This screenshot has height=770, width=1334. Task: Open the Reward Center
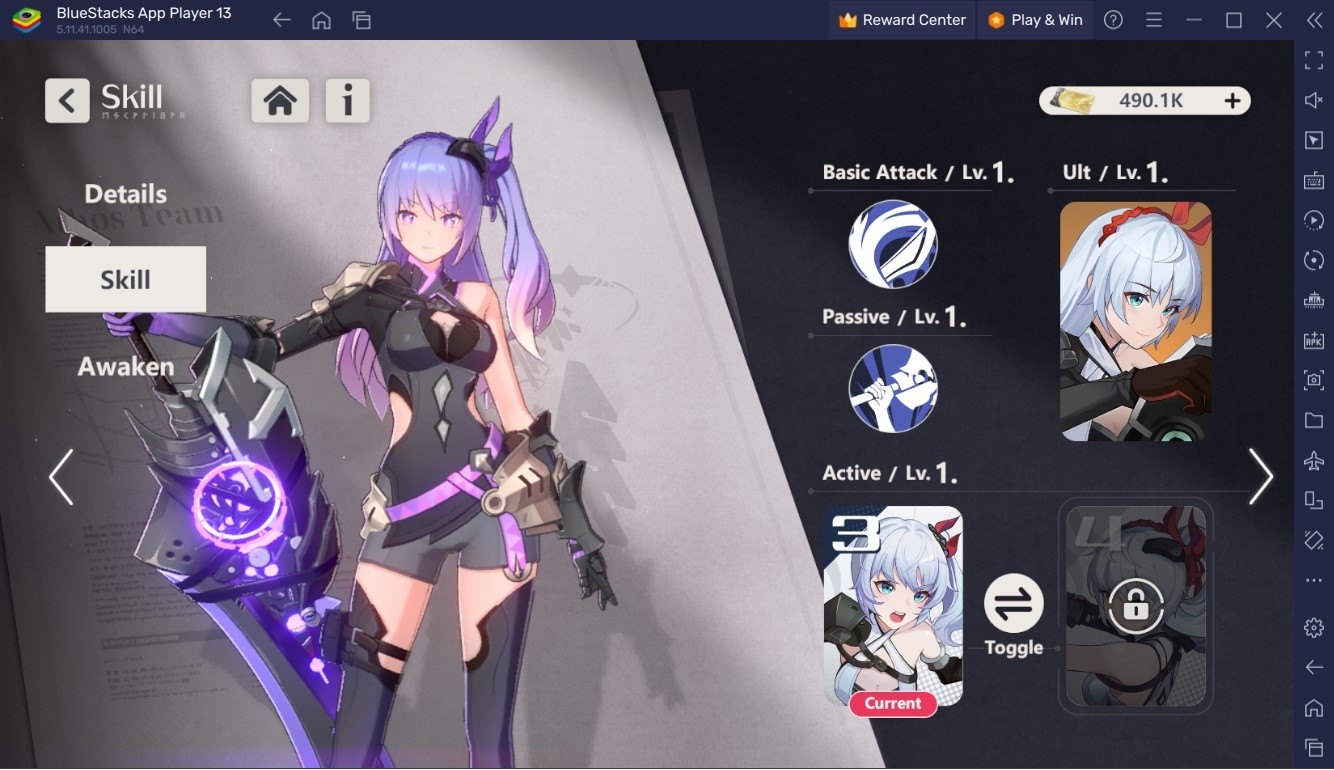(x=901, y=19)
